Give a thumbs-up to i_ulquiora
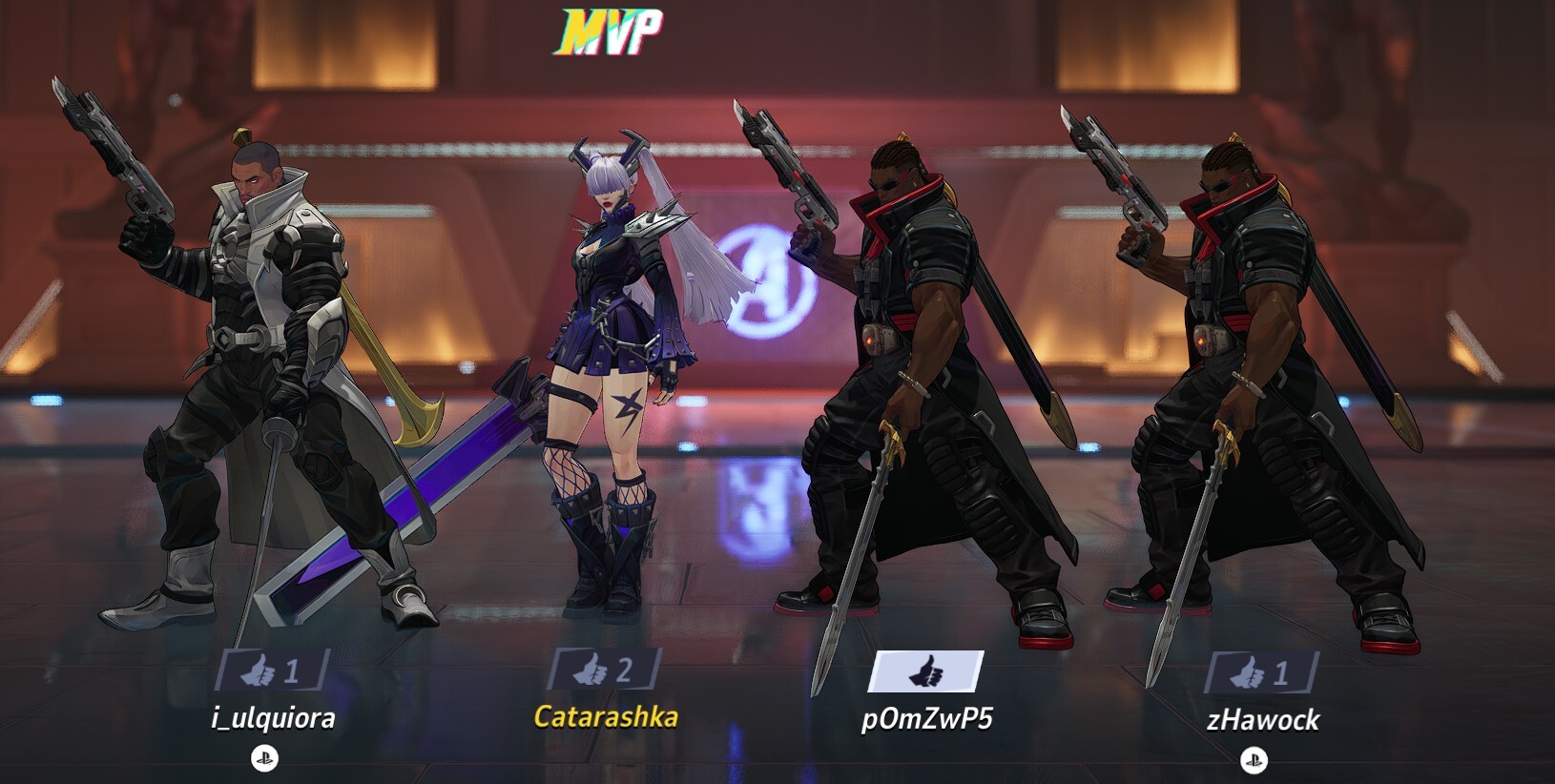 click(272, 671)
